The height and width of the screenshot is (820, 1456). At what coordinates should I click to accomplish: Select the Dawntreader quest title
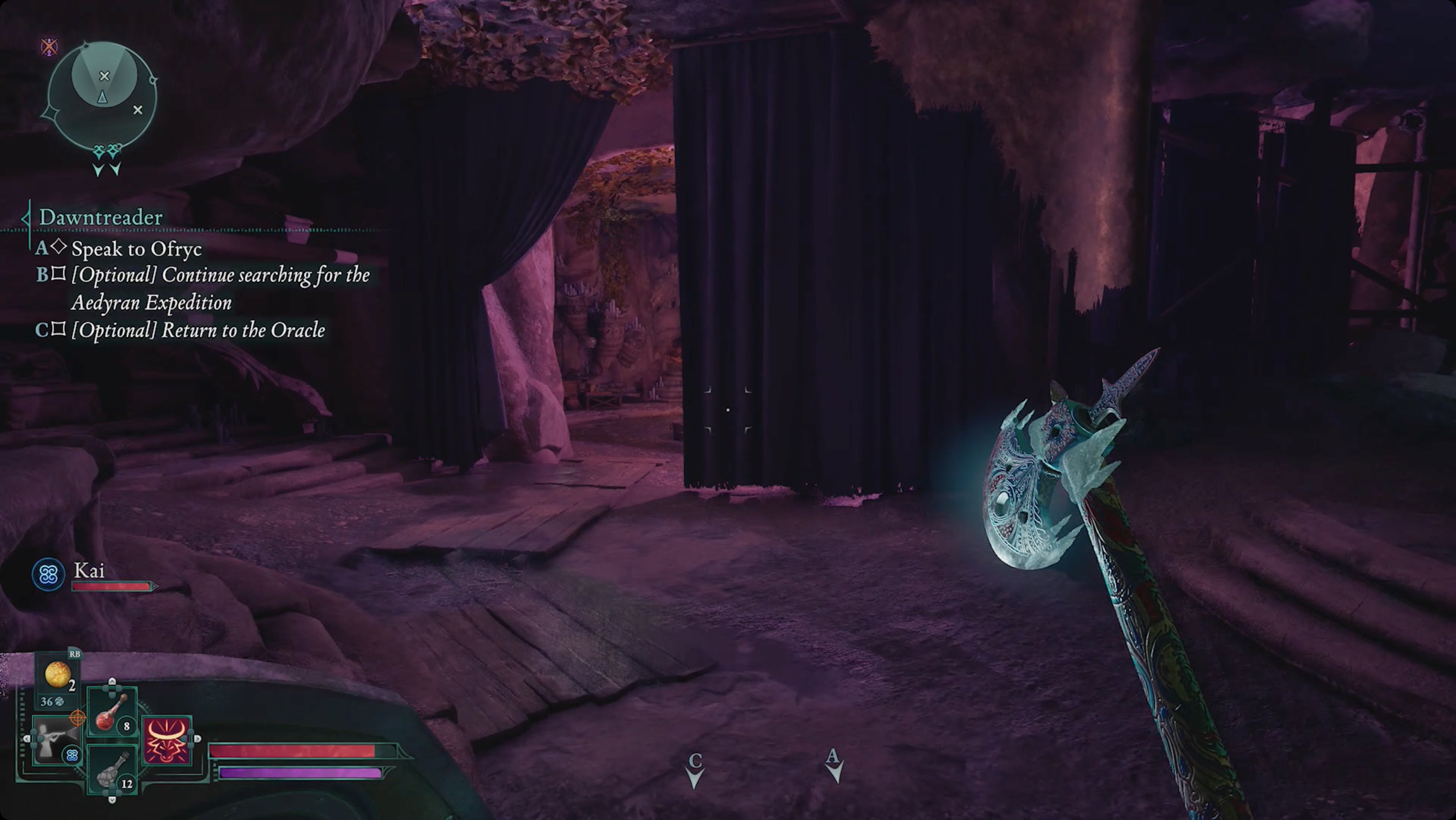[x=101, y=217]
